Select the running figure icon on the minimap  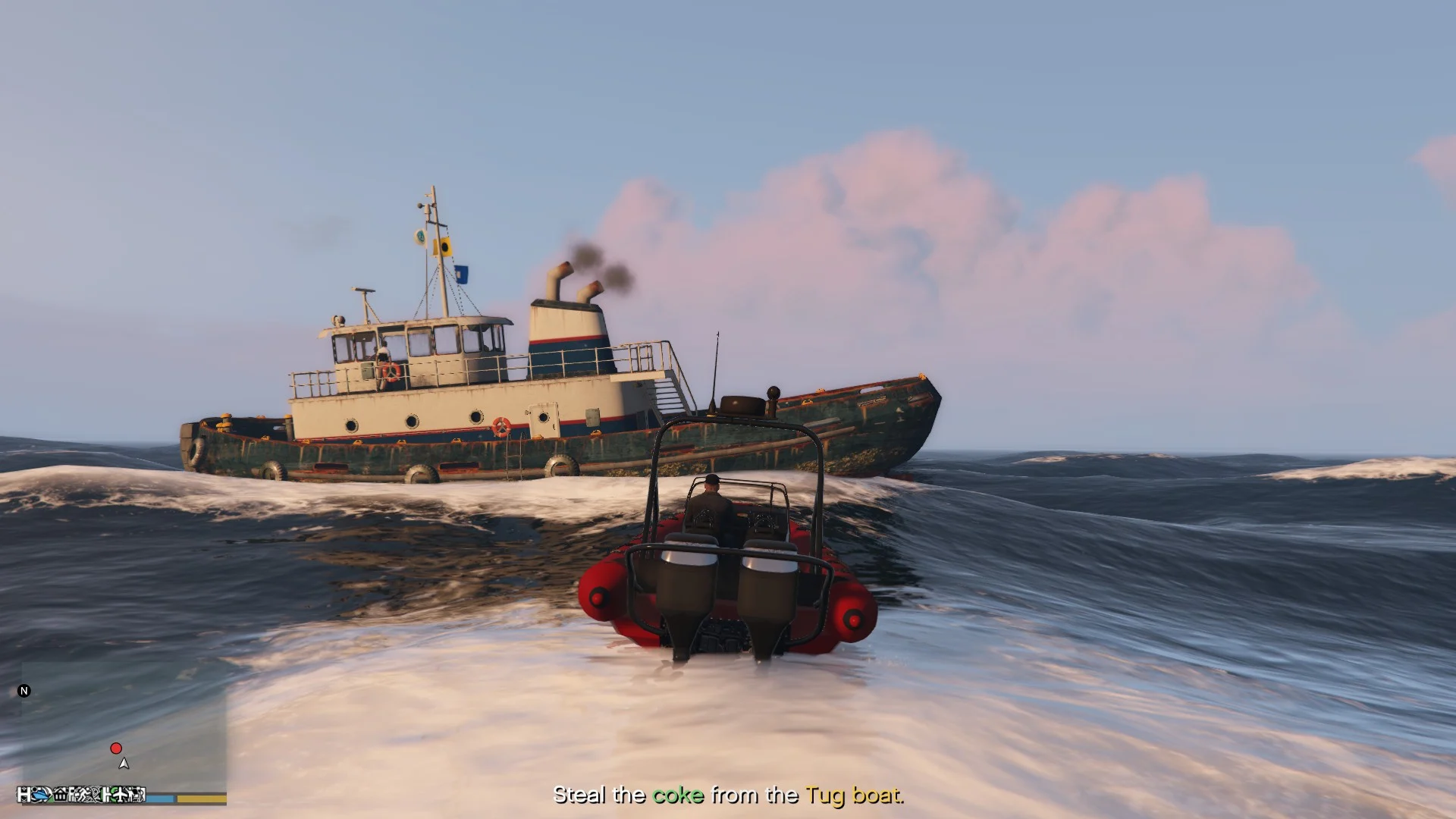click(x=85, y=795)
